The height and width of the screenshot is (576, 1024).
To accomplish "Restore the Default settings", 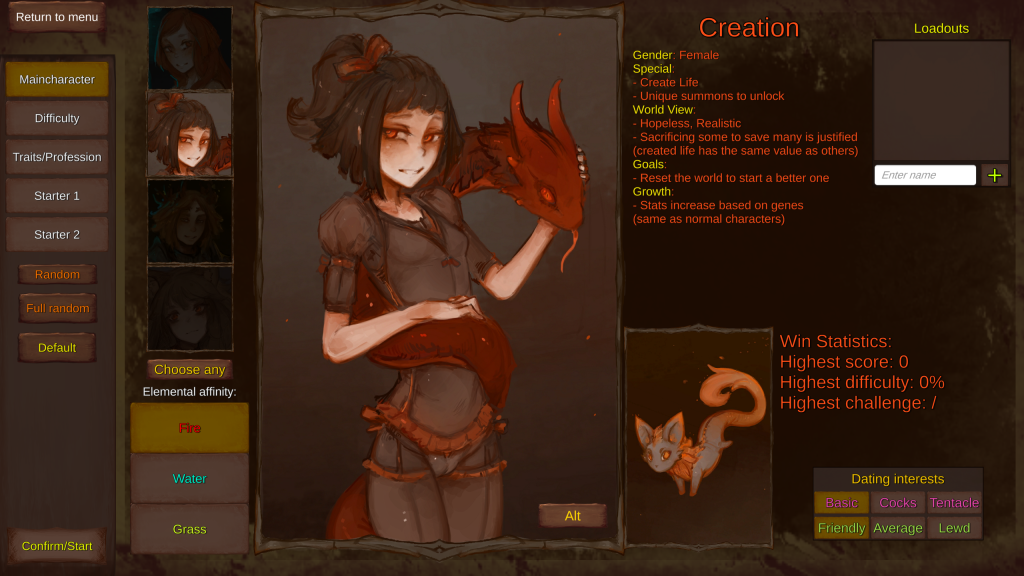I will click(57, 347).
